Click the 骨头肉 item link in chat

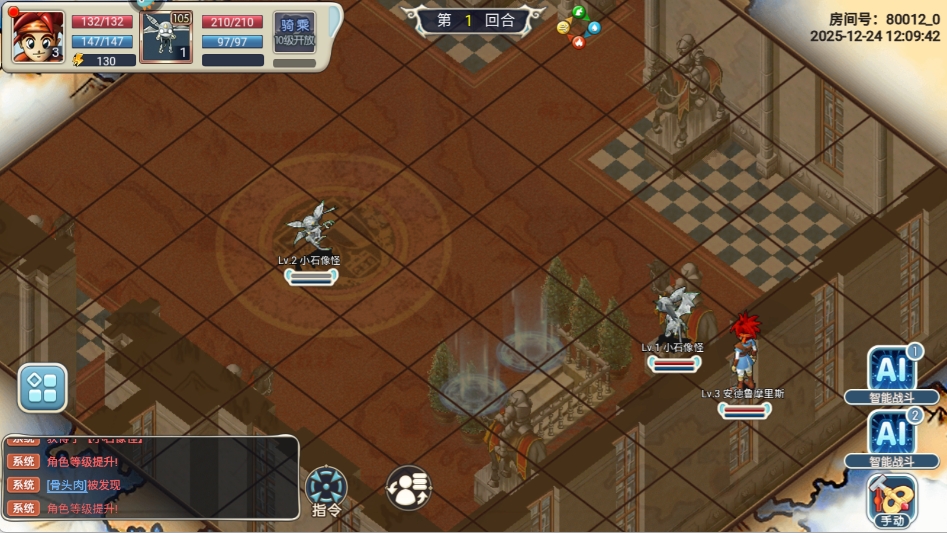[x=66, y=485]
